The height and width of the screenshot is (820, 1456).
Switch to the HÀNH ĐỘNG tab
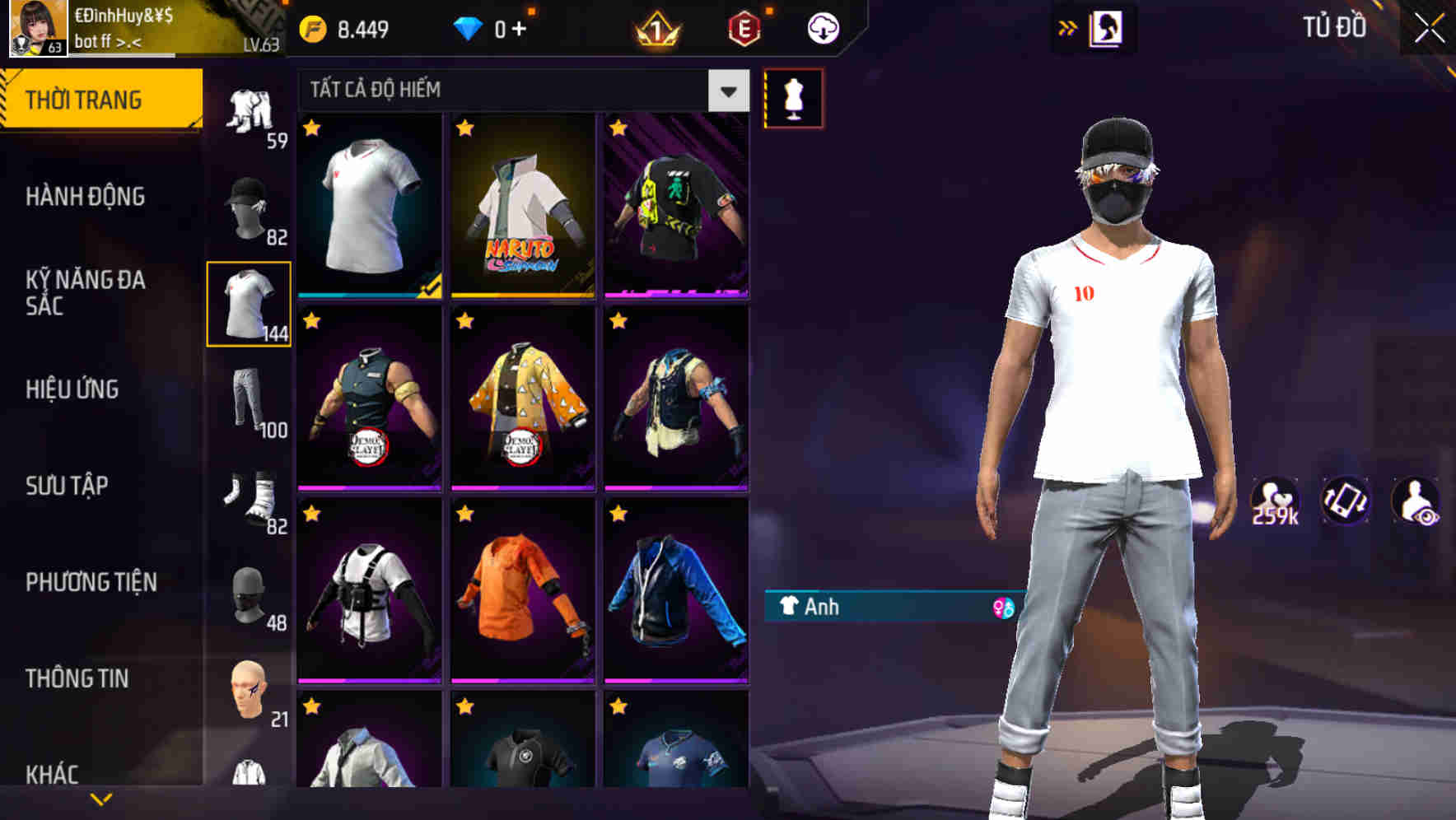(x=84, y=197)
